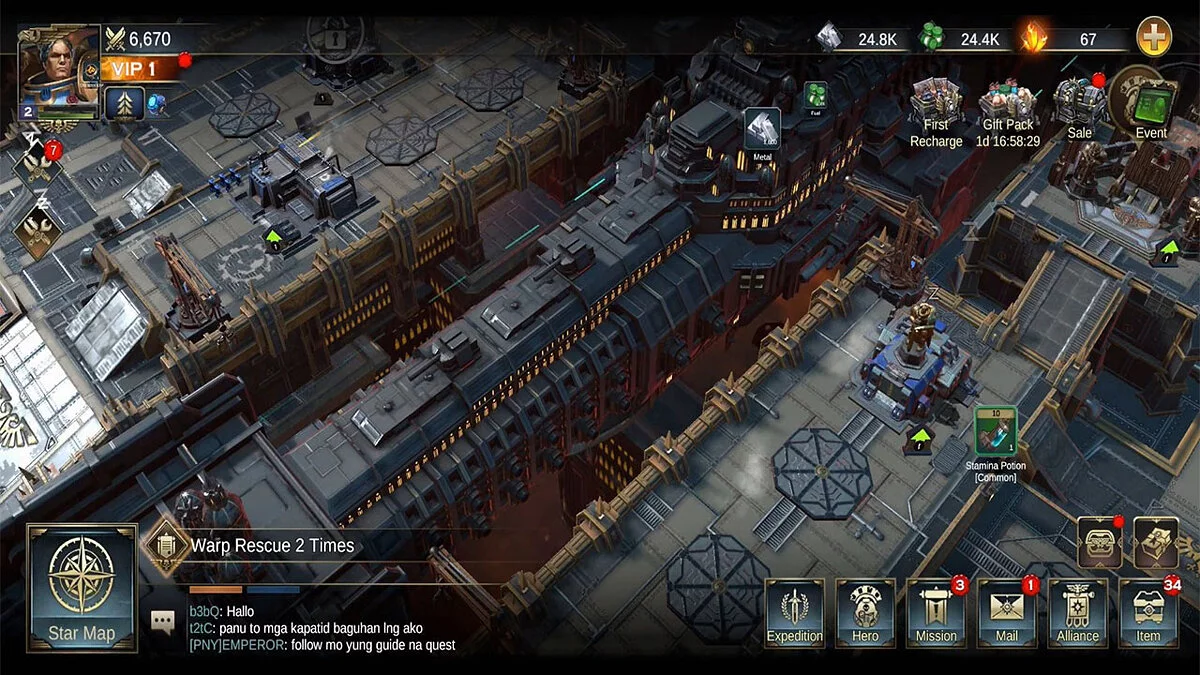Screen dimensions: 1200x675
Task: Click the commander portrait
Action: pos(59,72)
